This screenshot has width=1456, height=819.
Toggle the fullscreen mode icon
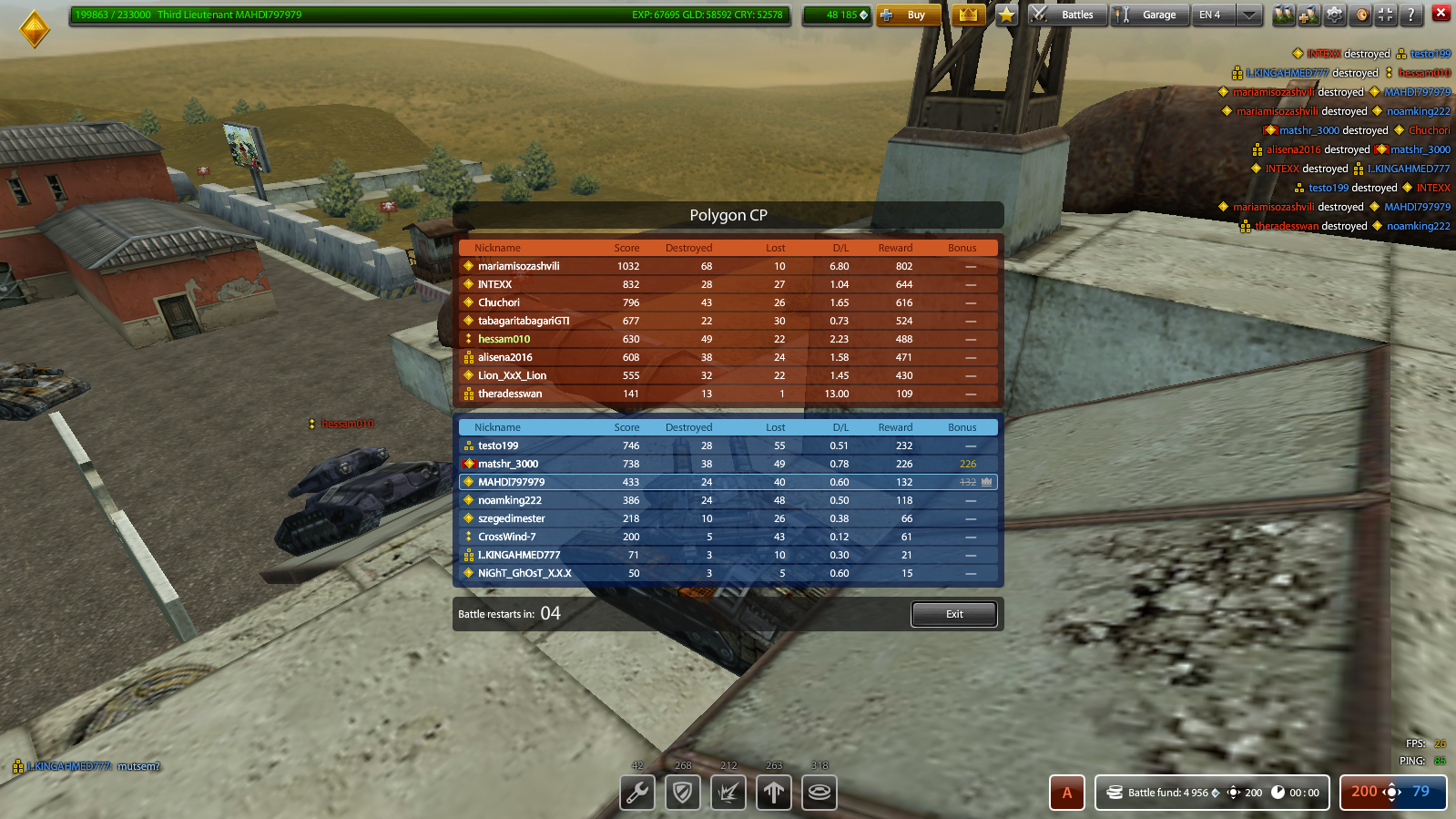click(x=1384, y=14)
